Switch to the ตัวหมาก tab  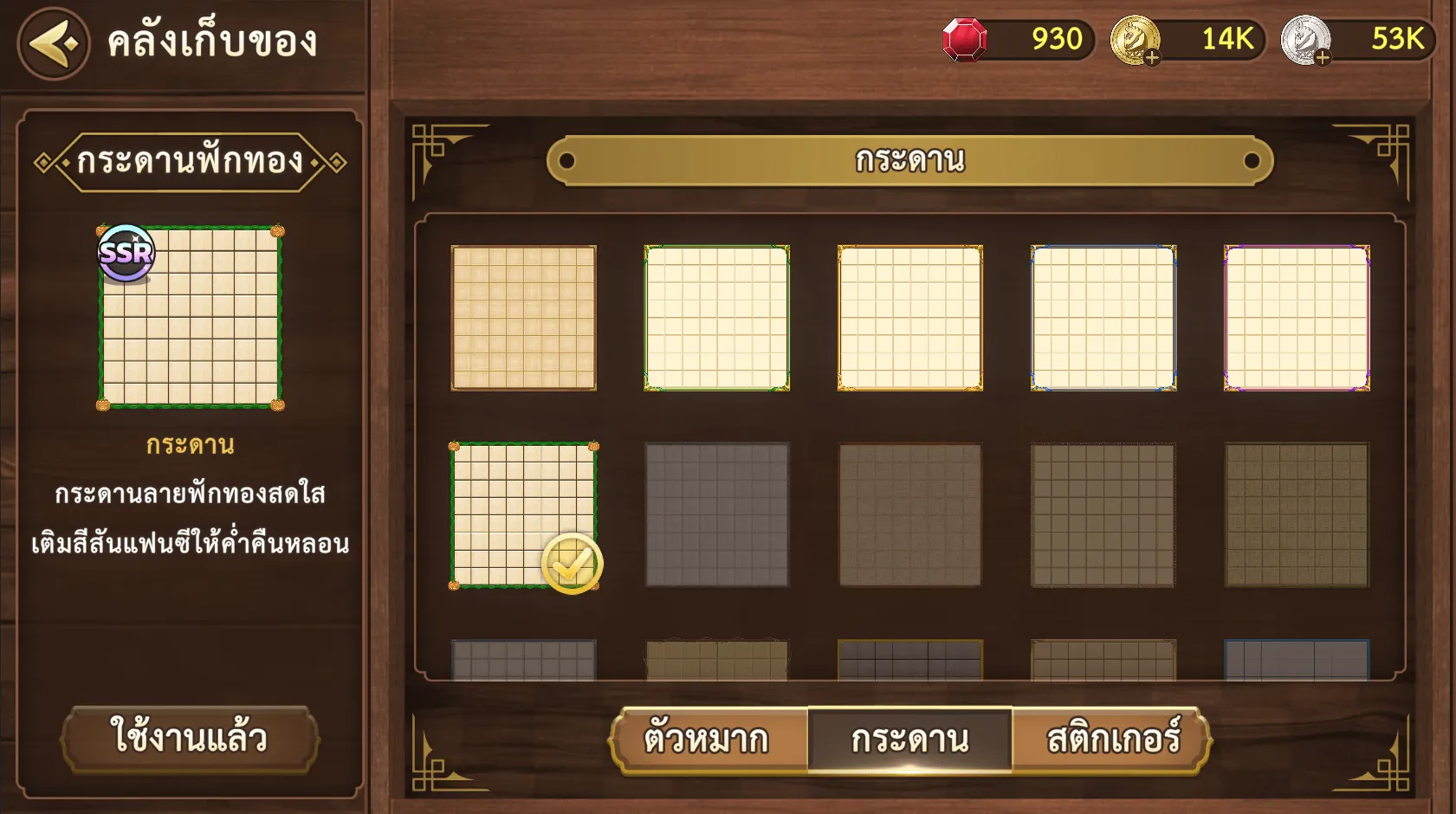707,740
